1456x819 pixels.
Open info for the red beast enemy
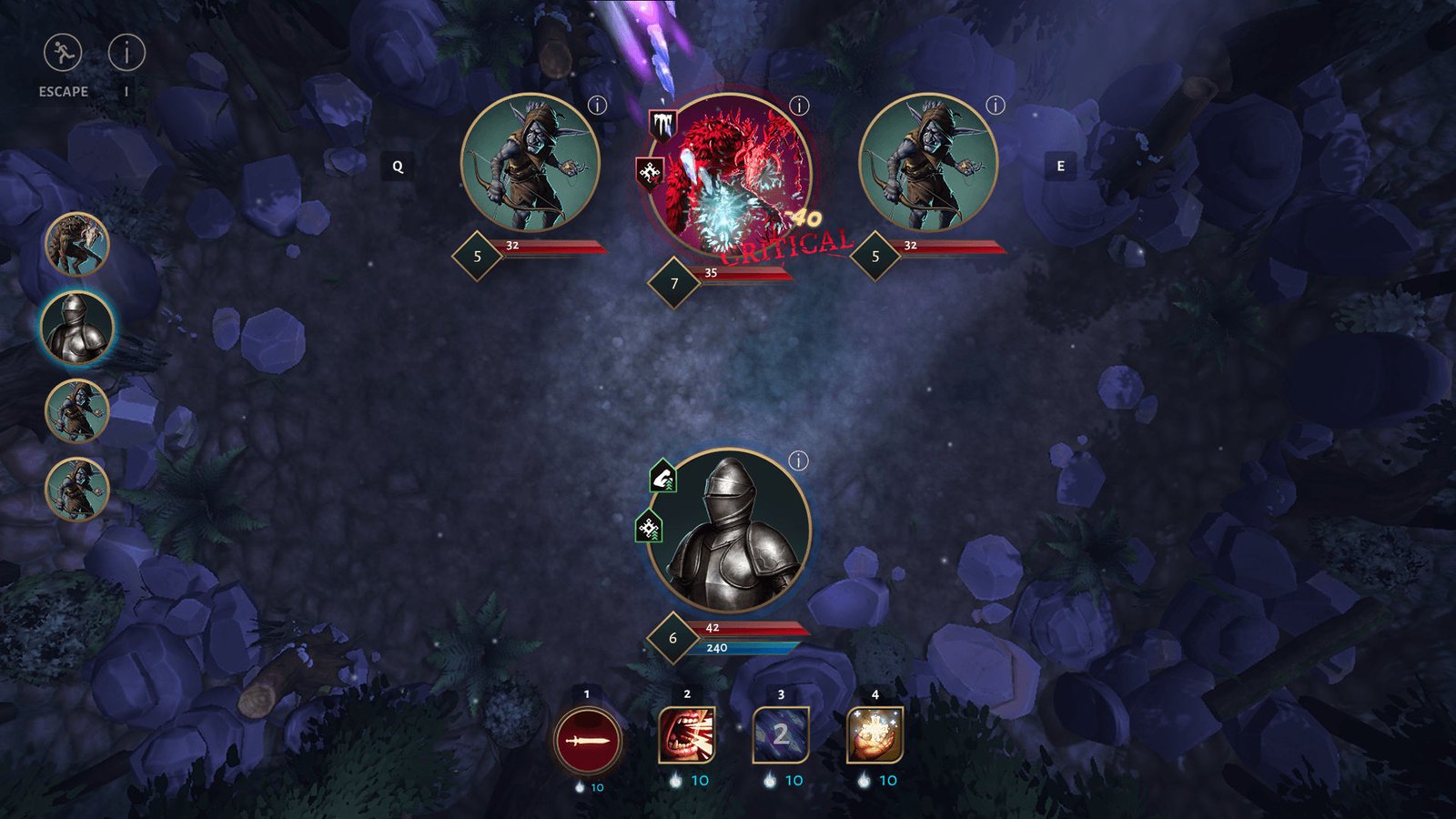coord(799,106)
